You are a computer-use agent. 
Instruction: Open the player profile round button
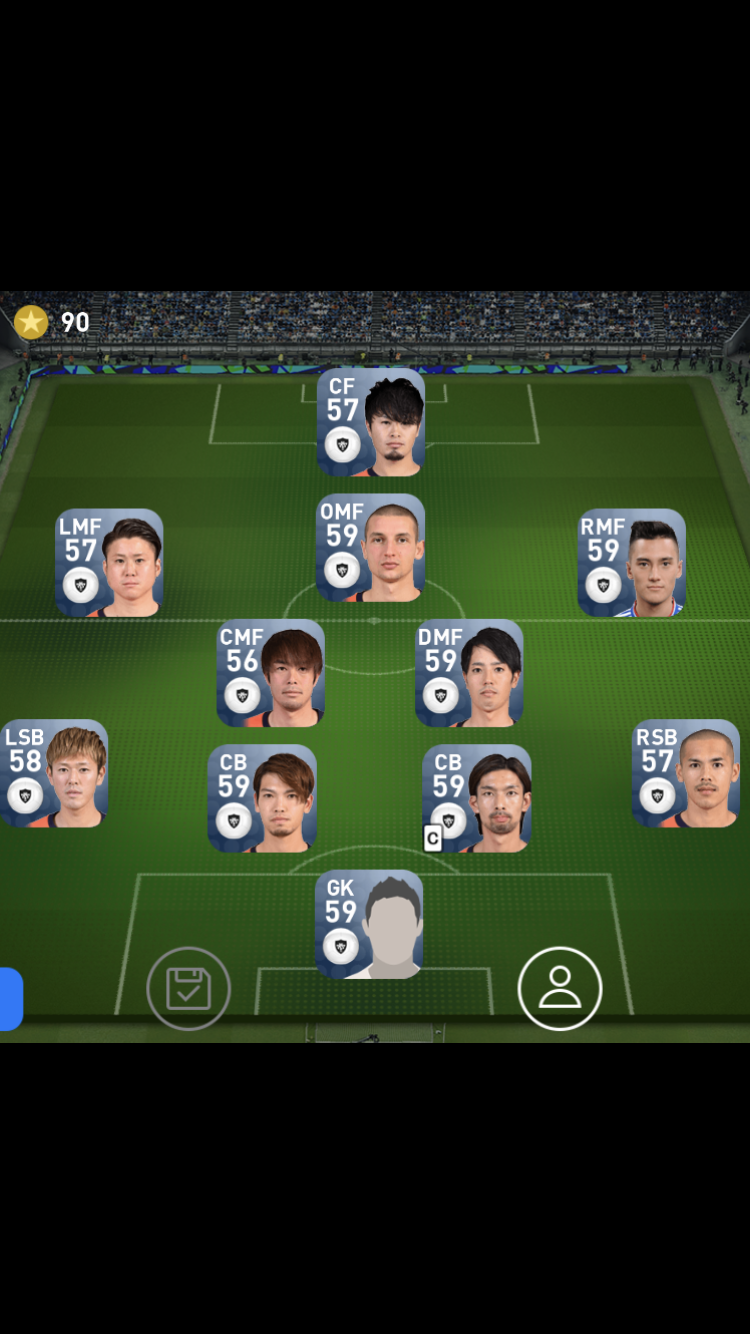click(x=560, y=989)
